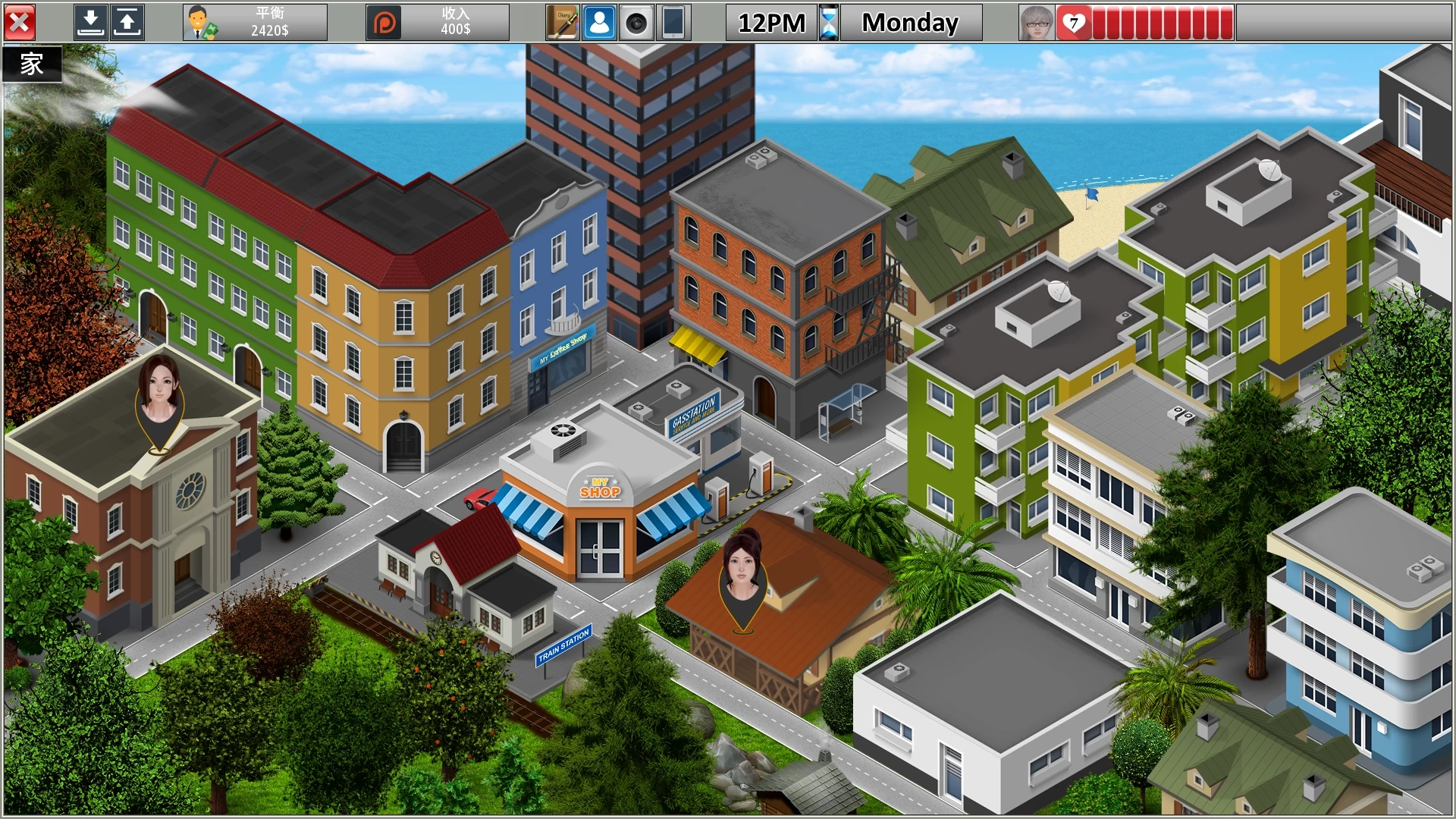Select the grey-haired character portrait
The width and height of the screenshot is (1456, 819).
coord(1037,23)
